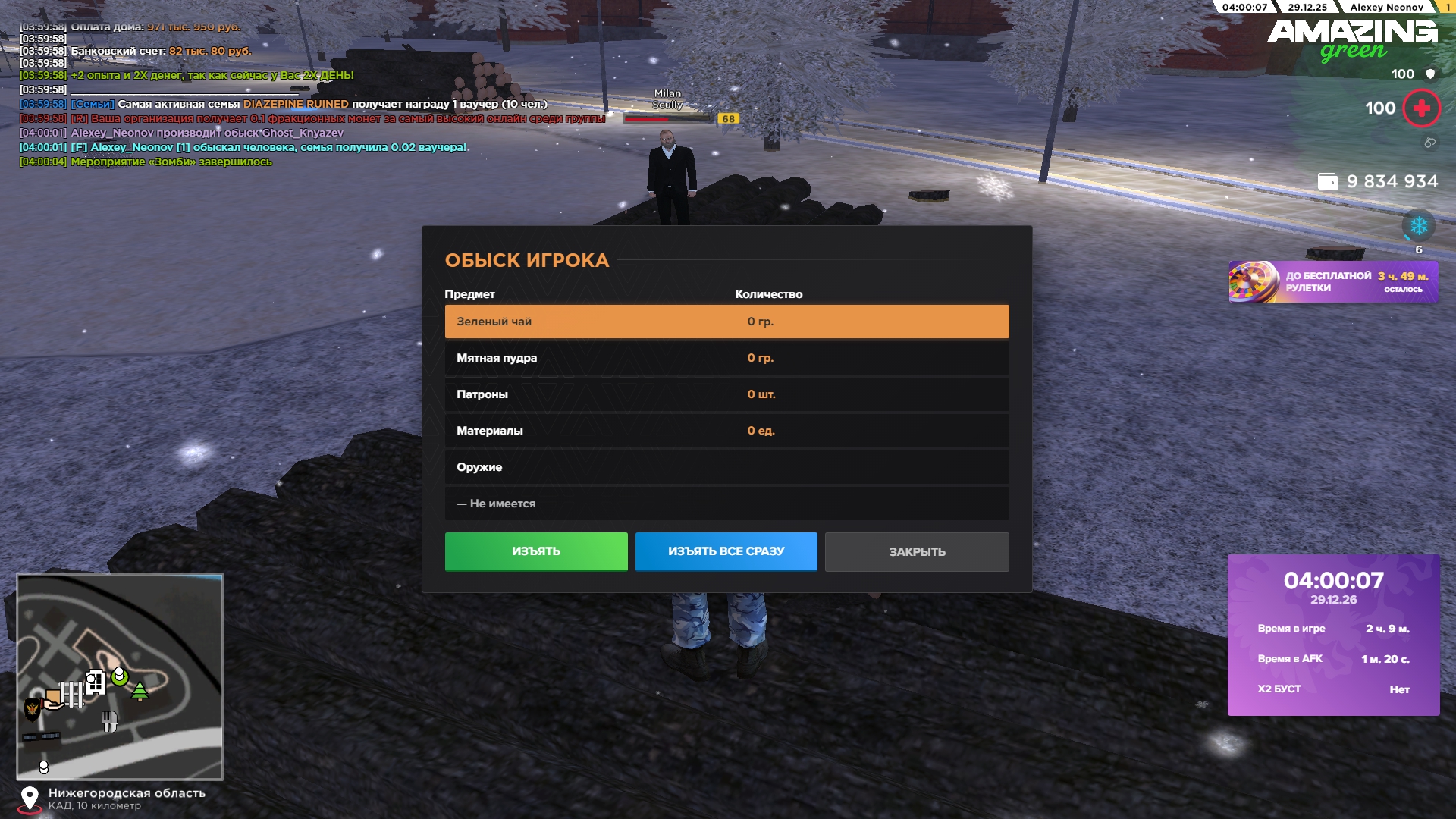Choose ИЗЪЯТЬ ВСЕ СРАЗУ button
This screenshot has height=819, width=1456.
[726, 551]
